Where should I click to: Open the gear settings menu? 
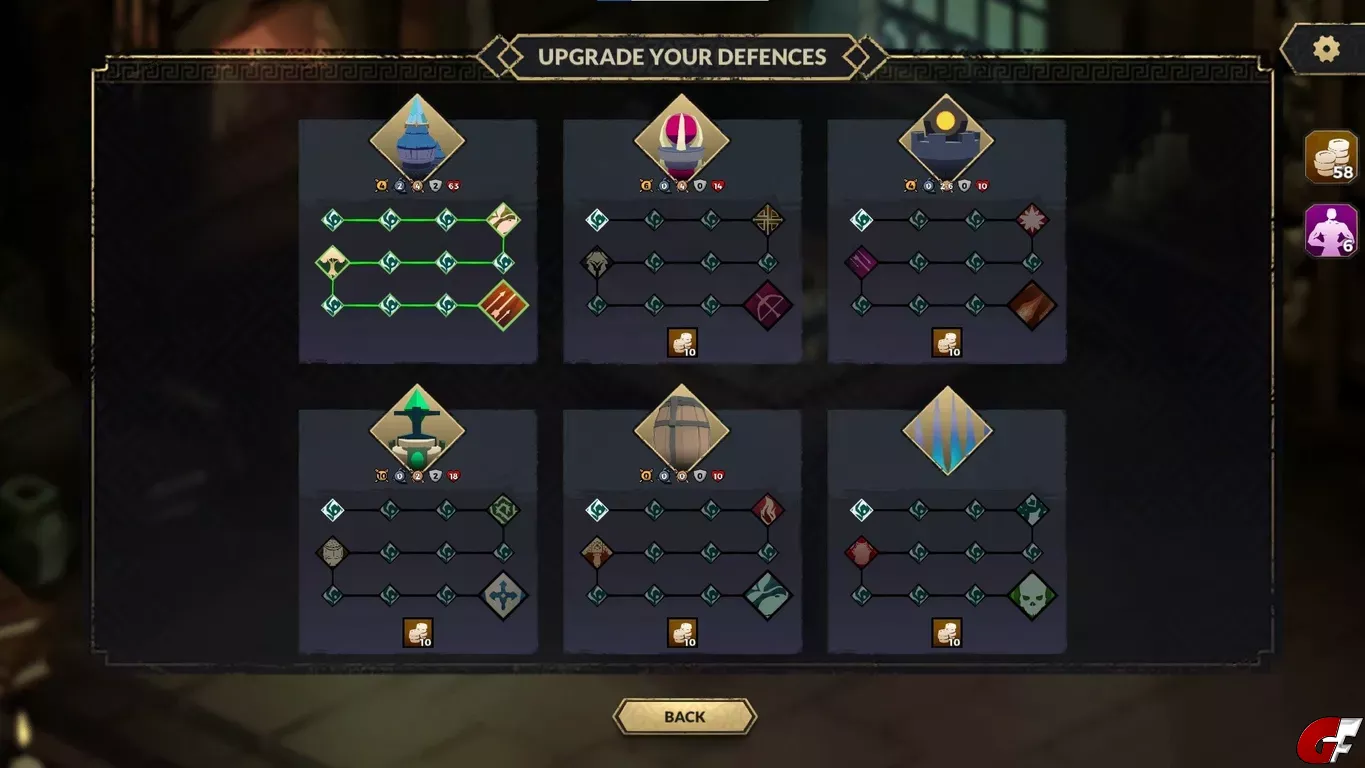point(1326,50)
